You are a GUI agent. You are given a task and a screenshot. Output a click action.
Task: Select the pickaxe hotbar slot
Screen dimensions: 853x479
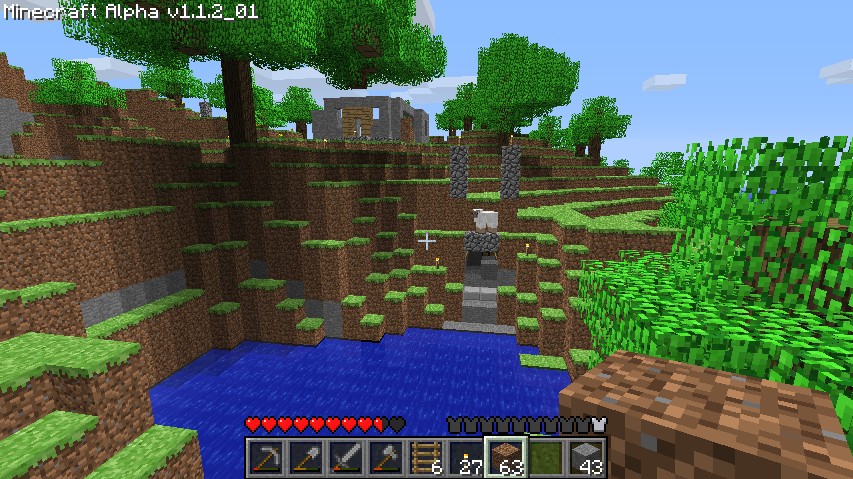pos(265,458)
